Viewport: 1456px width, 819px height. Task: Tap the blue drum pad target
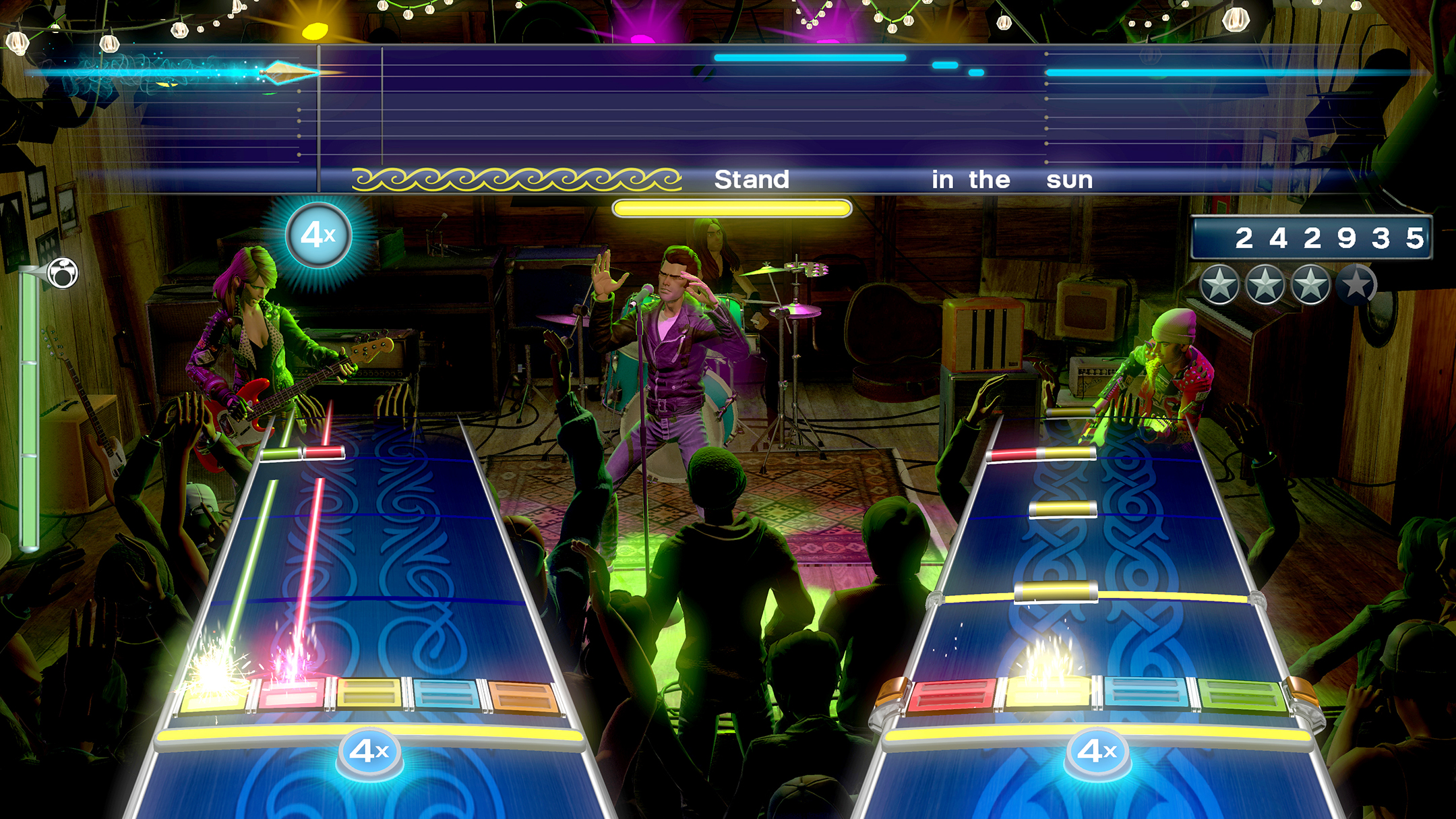[x=1146, y=694]
